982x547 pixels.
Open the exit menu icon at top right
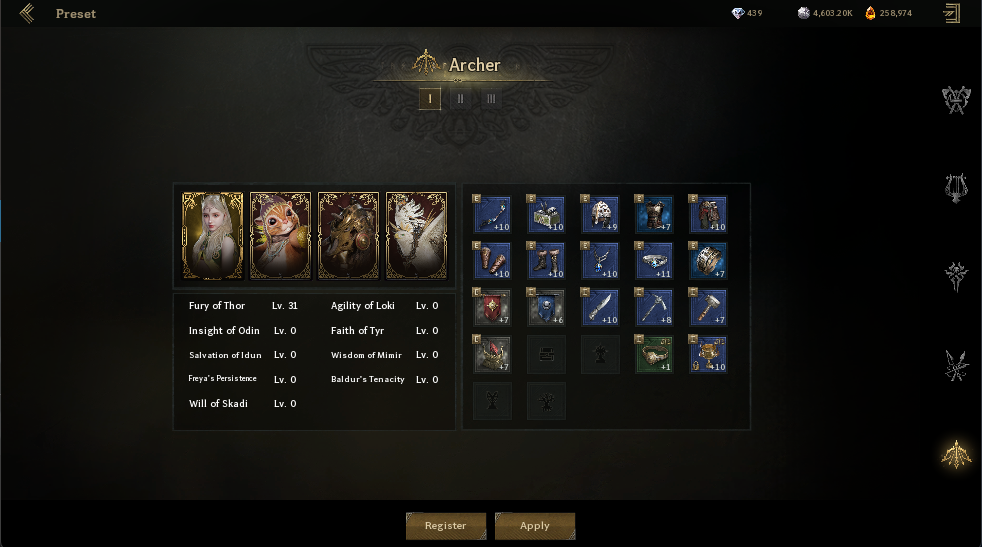(952, 13)
